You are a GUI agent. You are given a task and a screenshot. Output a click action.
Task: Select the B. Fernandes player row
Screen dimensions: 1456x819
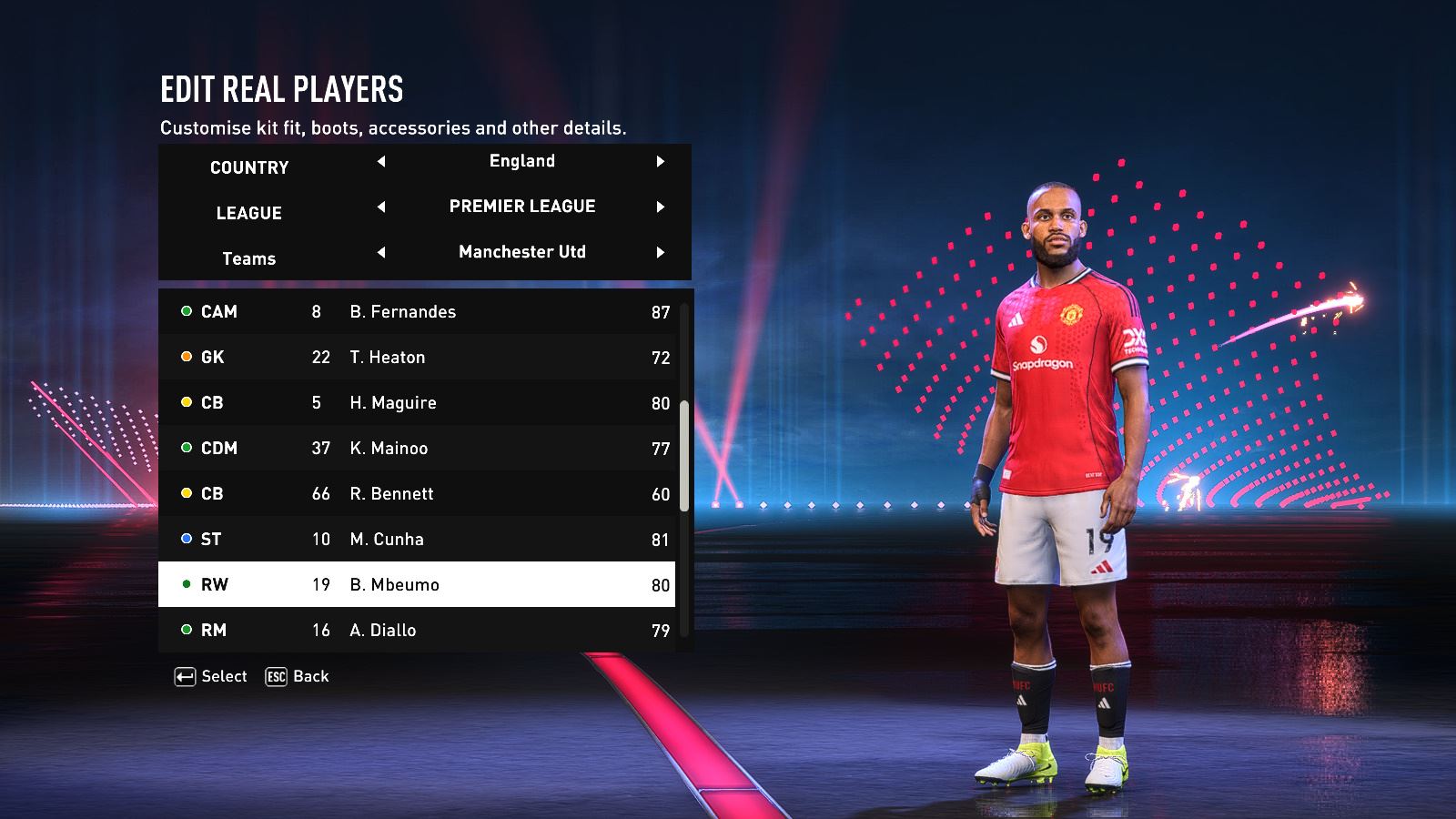tap(417, 311)
